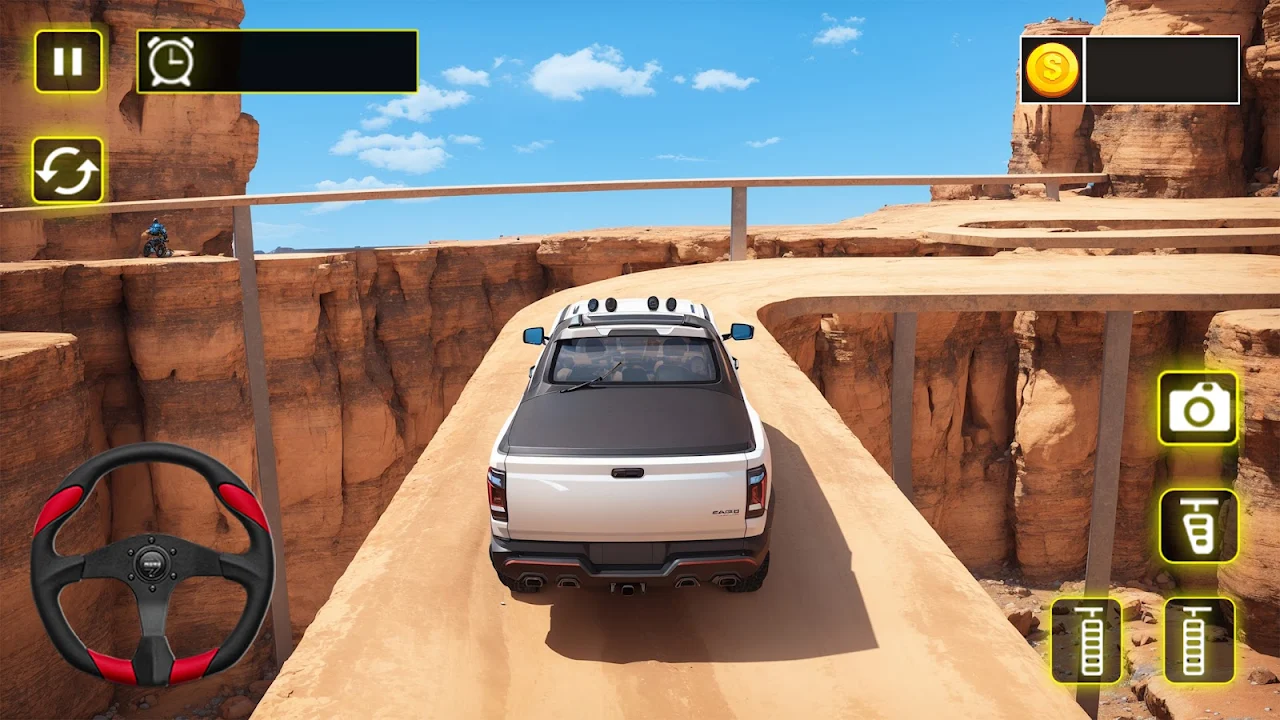Switch view with the camera button
This screenshot has height=720, width=1280.
(1198, 408)
